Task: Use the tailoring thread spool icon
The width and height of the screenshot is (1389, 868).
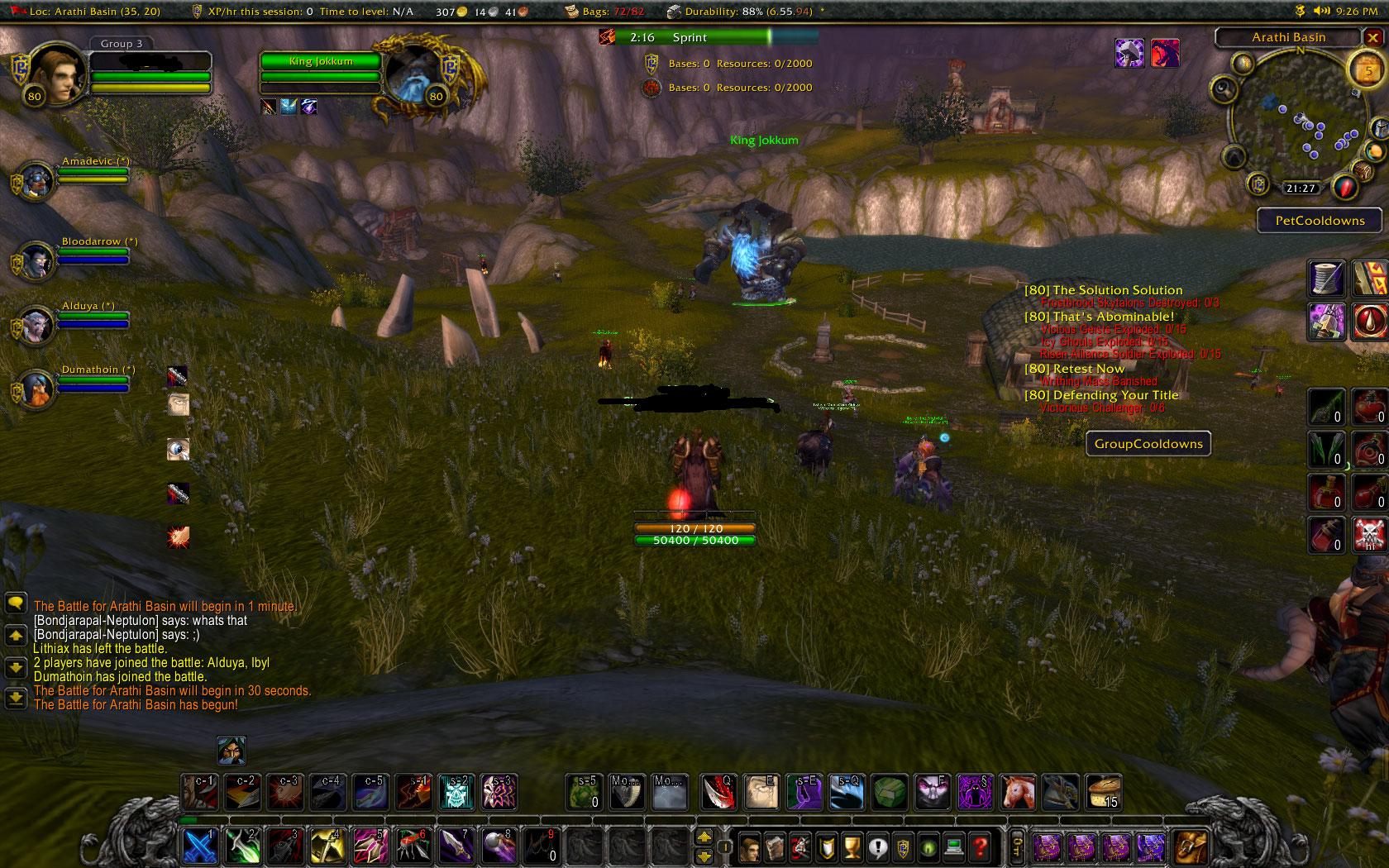Action: (1326, 278)
